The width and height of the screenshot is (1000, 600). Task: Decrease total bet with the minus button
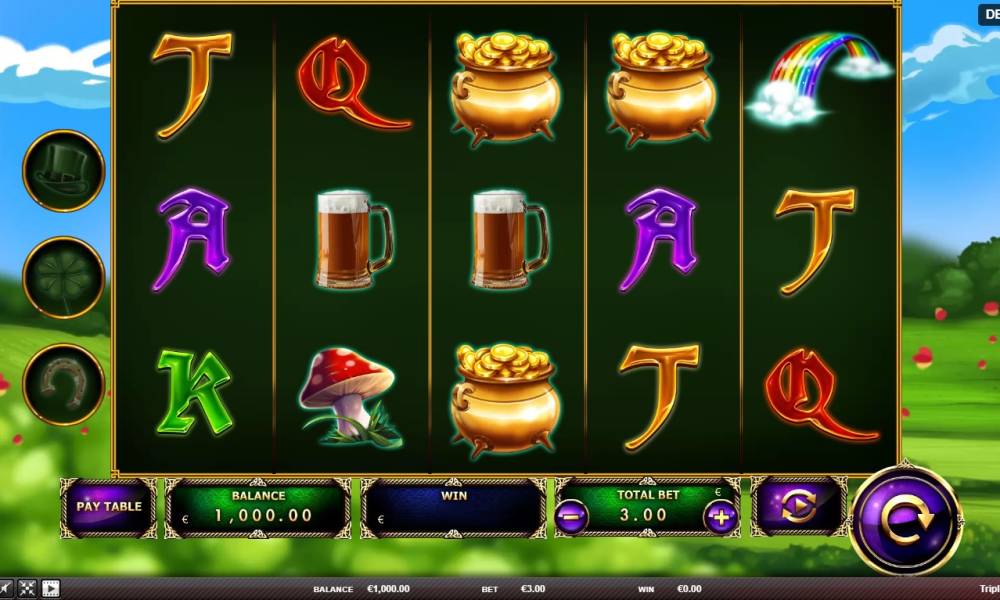tap(571, 517)
